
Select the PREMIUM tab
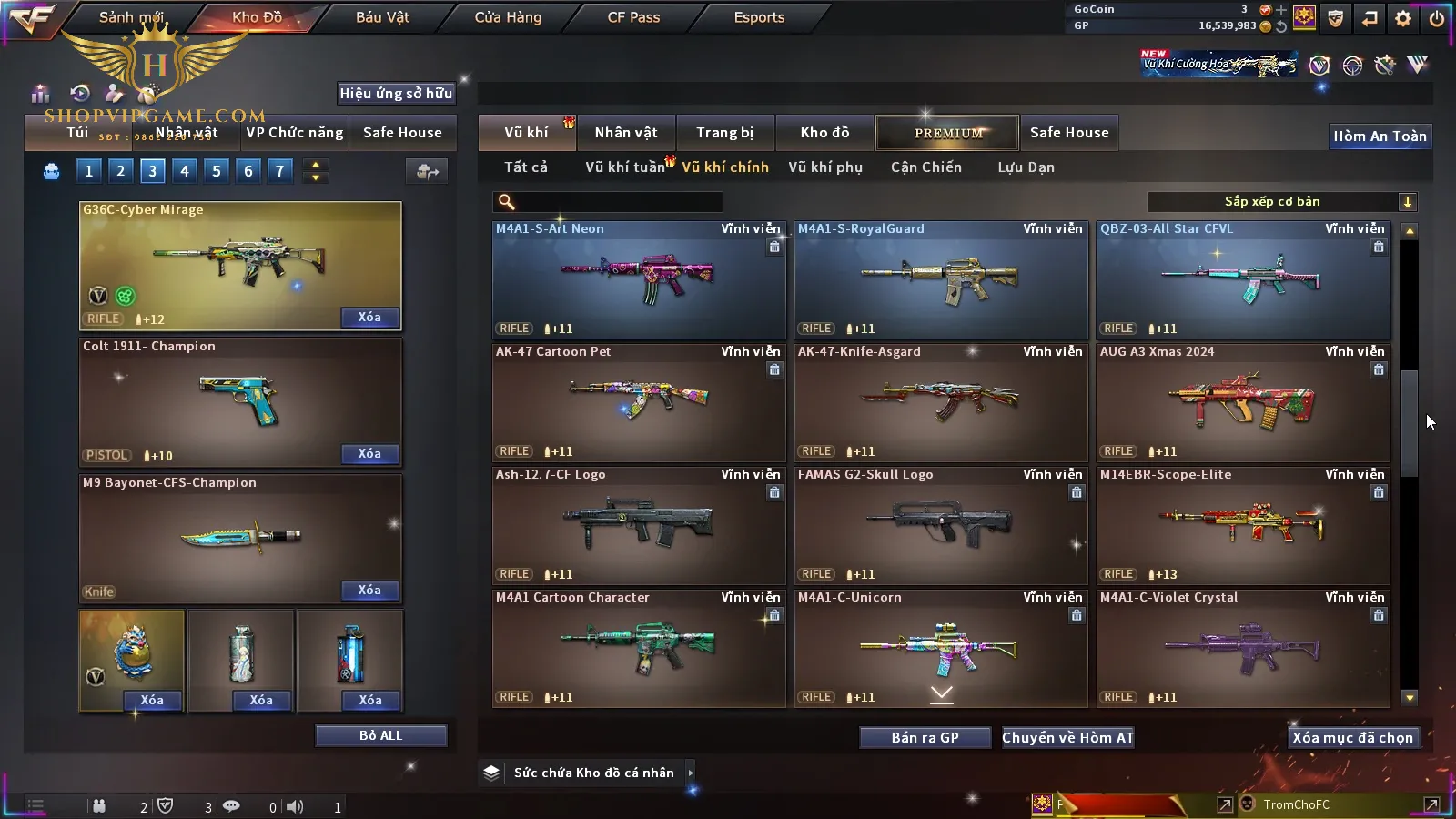coord(948,133)
